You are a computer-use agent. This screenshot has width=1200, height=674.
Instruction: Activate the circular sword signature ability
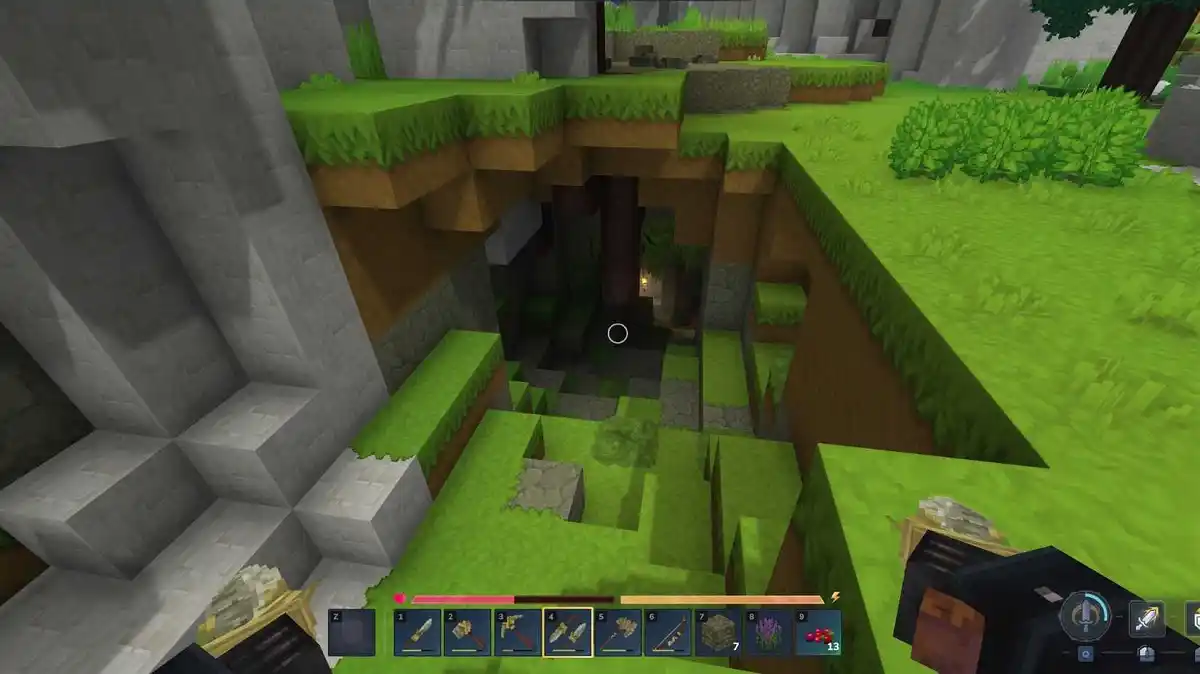click(x=1085, y=614)
